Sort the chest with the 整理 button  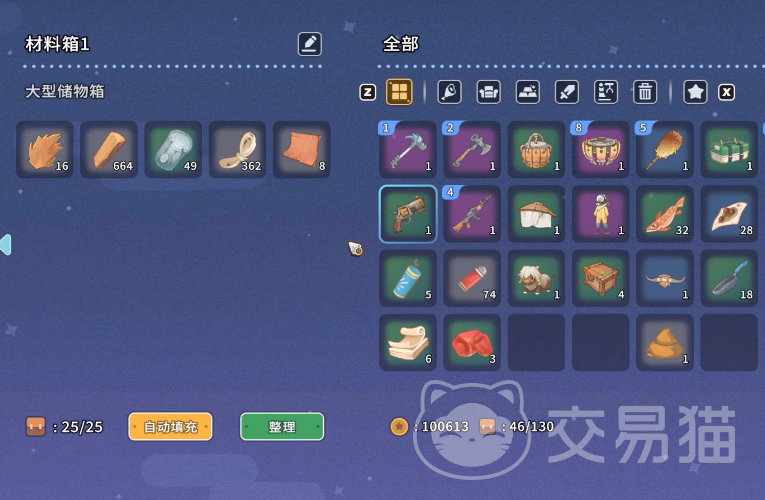282,427
